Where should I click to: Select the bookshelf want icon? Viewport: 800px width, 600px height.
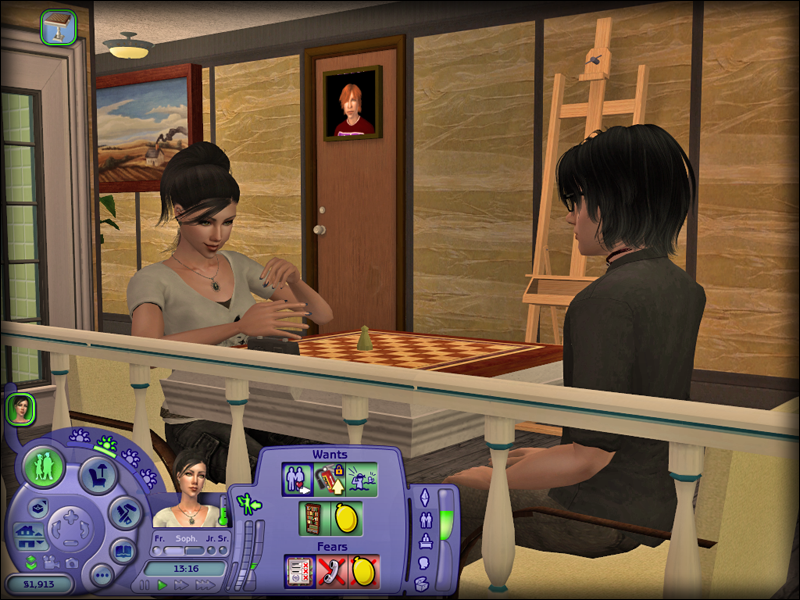tap(313, 519)
